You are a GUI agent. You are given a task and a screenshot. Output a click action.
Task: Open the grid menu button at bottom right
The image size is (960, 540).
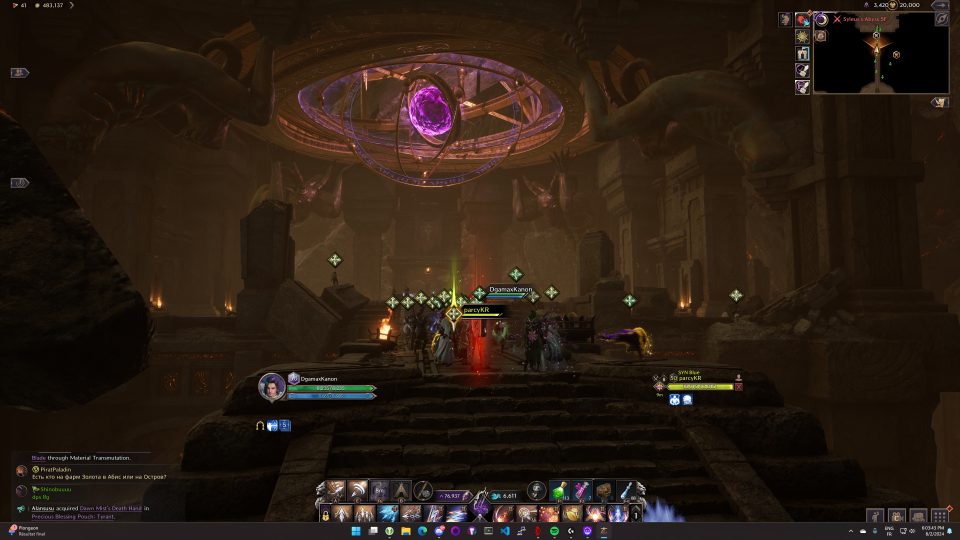coord(939,516)
